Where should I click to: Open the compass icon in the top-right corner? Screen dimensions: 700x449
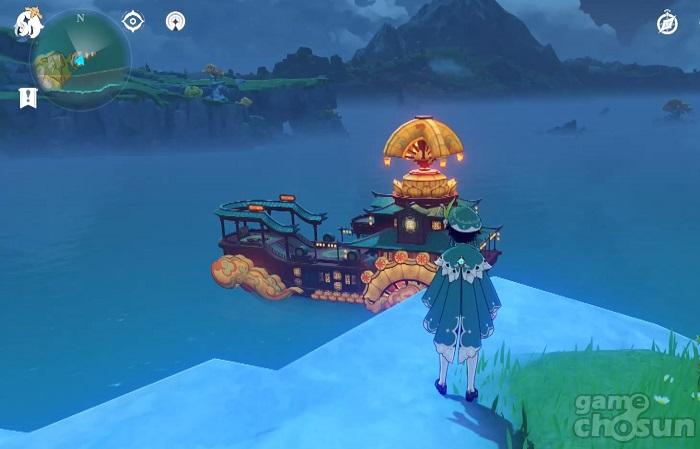[x=667, y=24]
